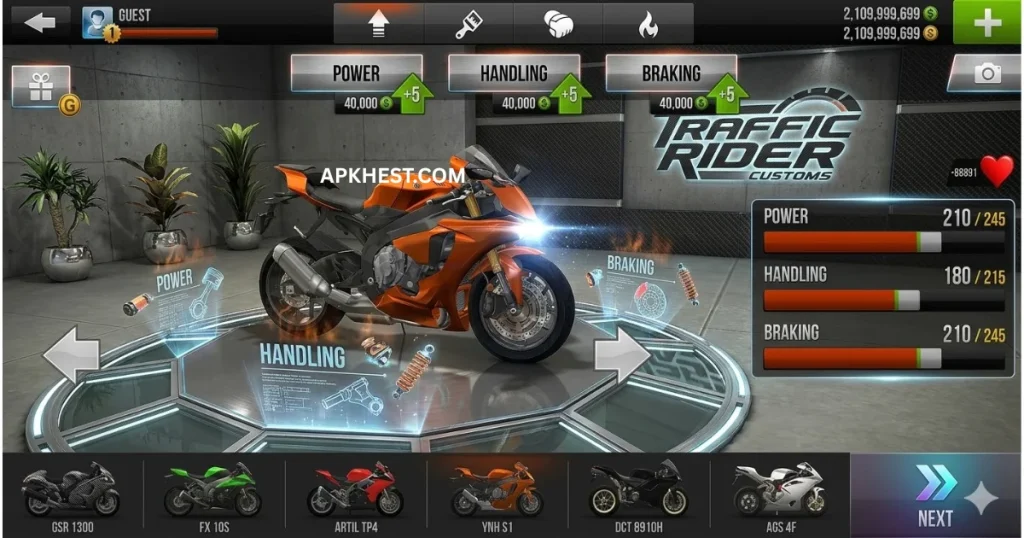Choose the green FX 10S bike
Viewport: 1024px width, 538px height.
[x=212, y=494]
